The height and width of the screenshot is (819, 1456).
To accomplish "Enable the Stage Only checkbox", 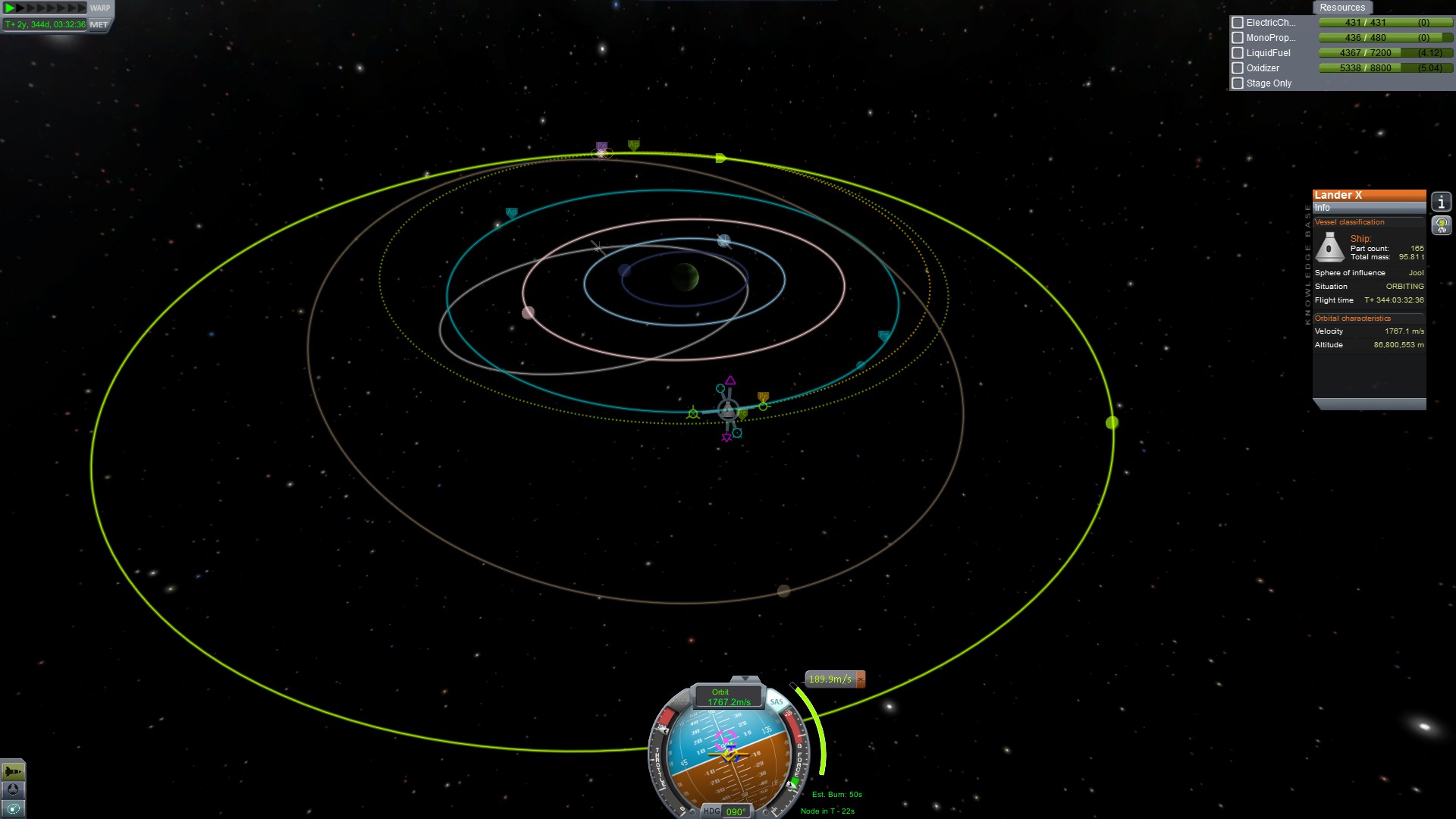I will 1238,83.
